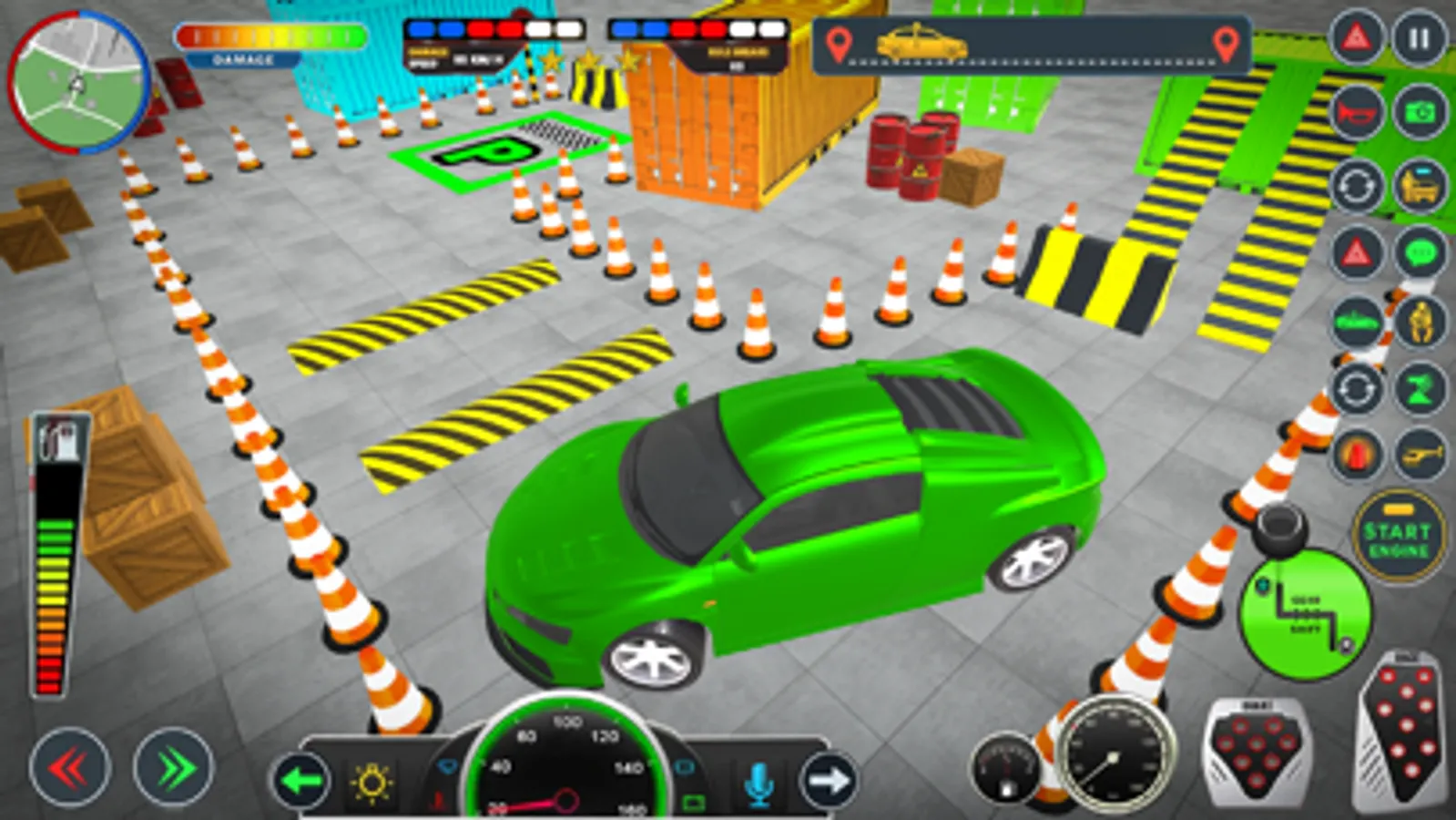Click the green car icon
Screen dimensions: 1456x820
pos(1356,320)
